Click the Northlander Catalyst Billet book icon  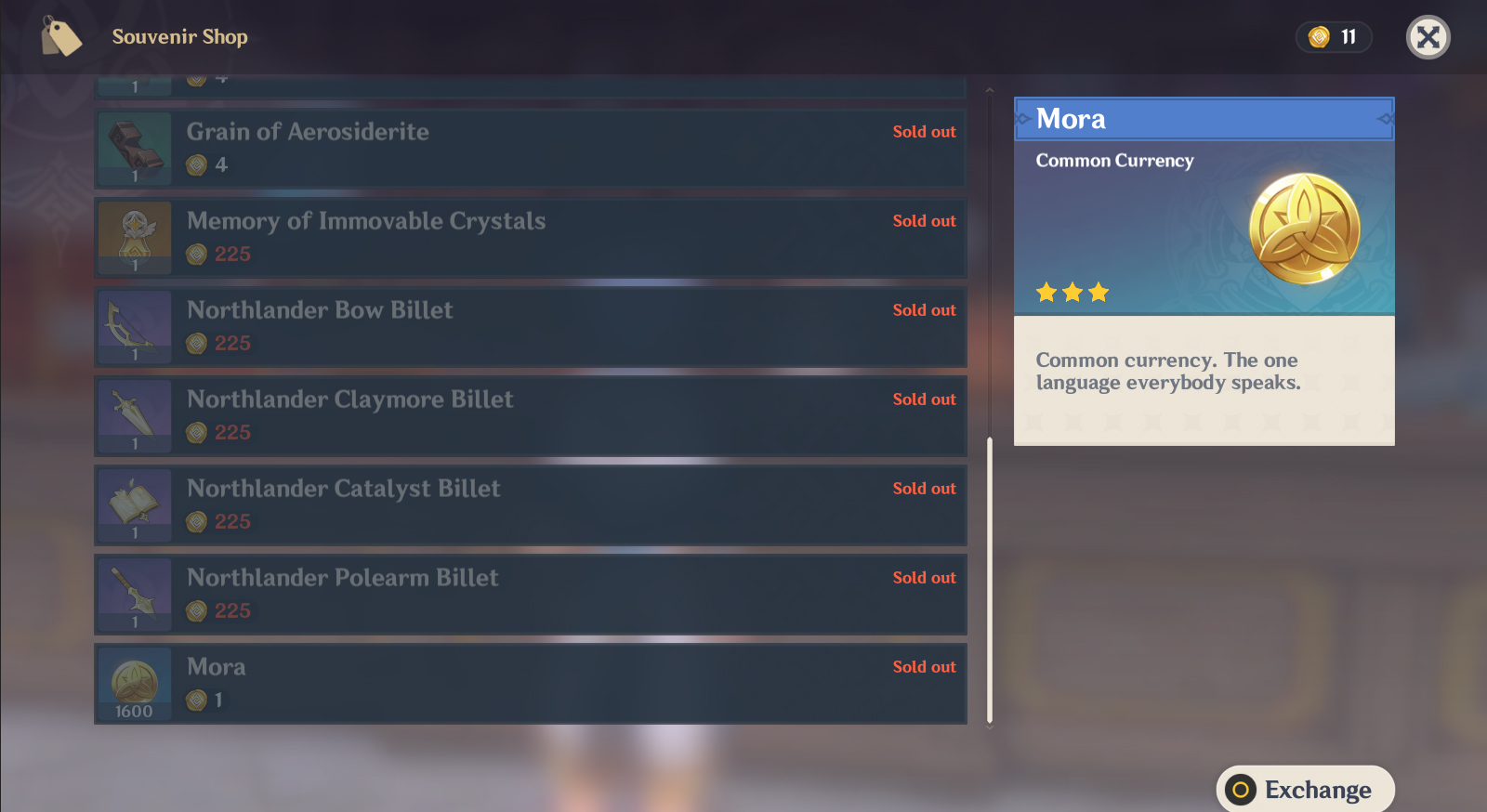(x=134, y=504)
